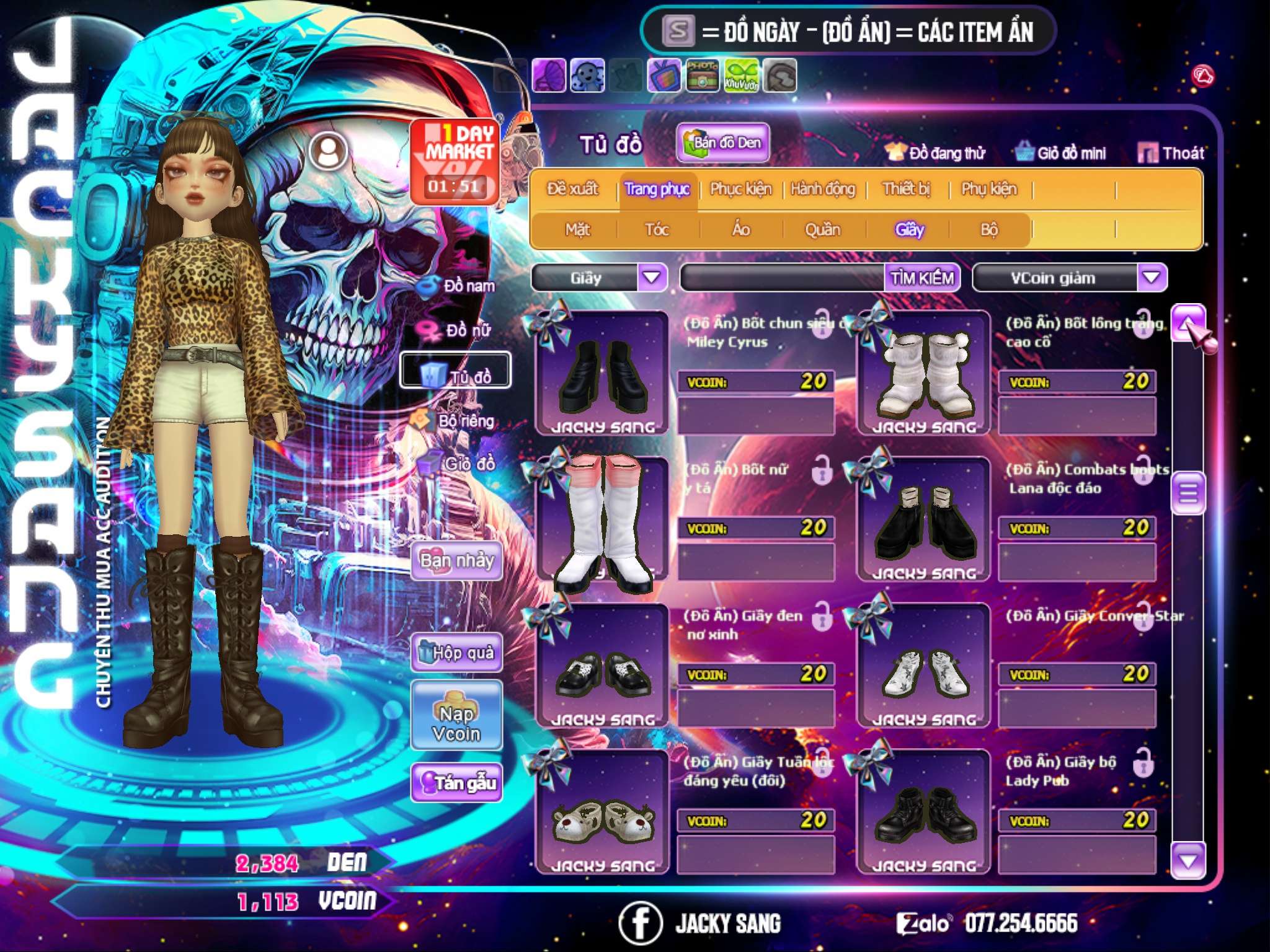Select the white fur boots thumbnail
1270x952 pixels.
coord(923,374)
